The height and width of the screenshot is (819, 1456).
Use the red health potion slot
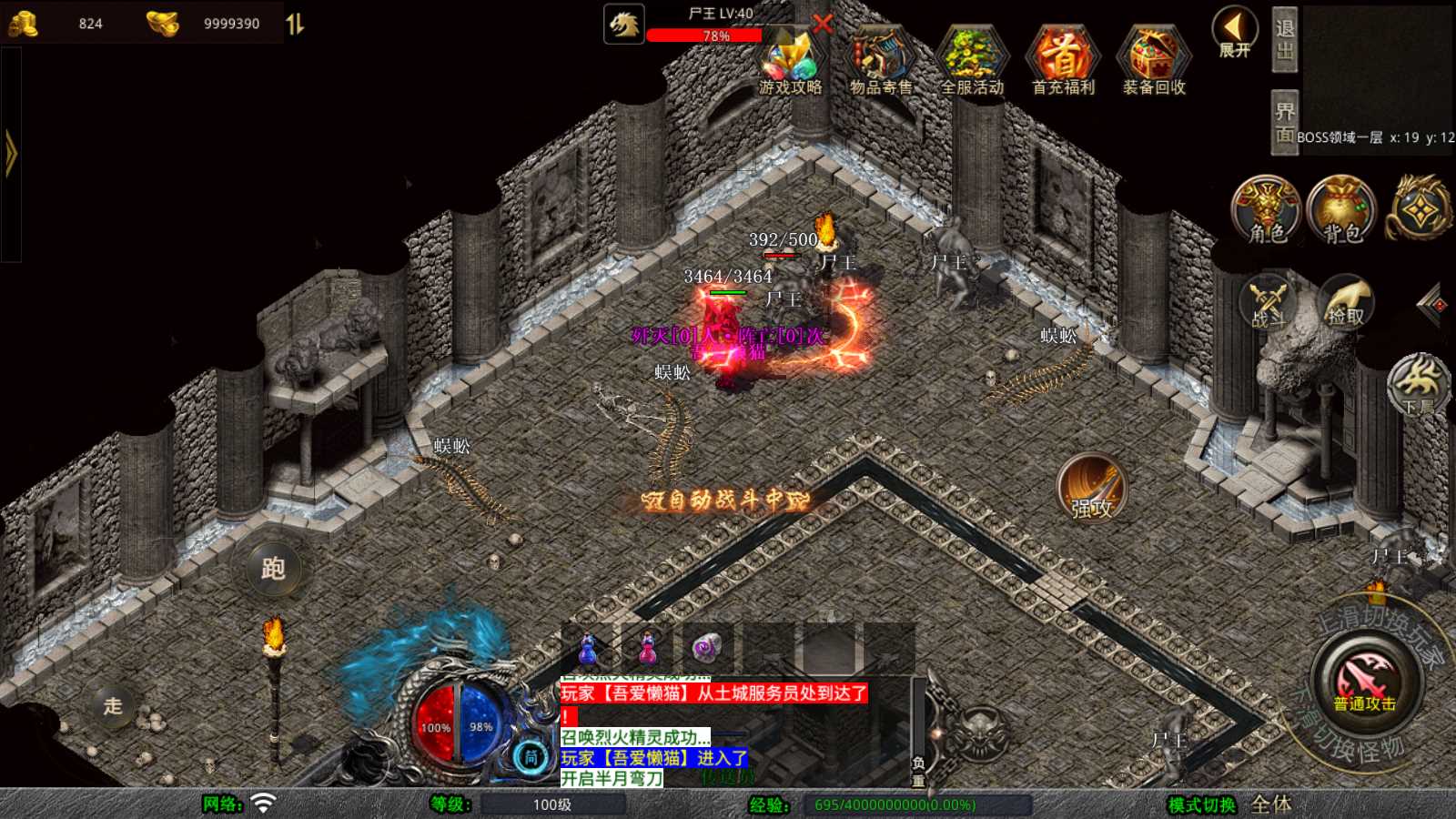648,648
